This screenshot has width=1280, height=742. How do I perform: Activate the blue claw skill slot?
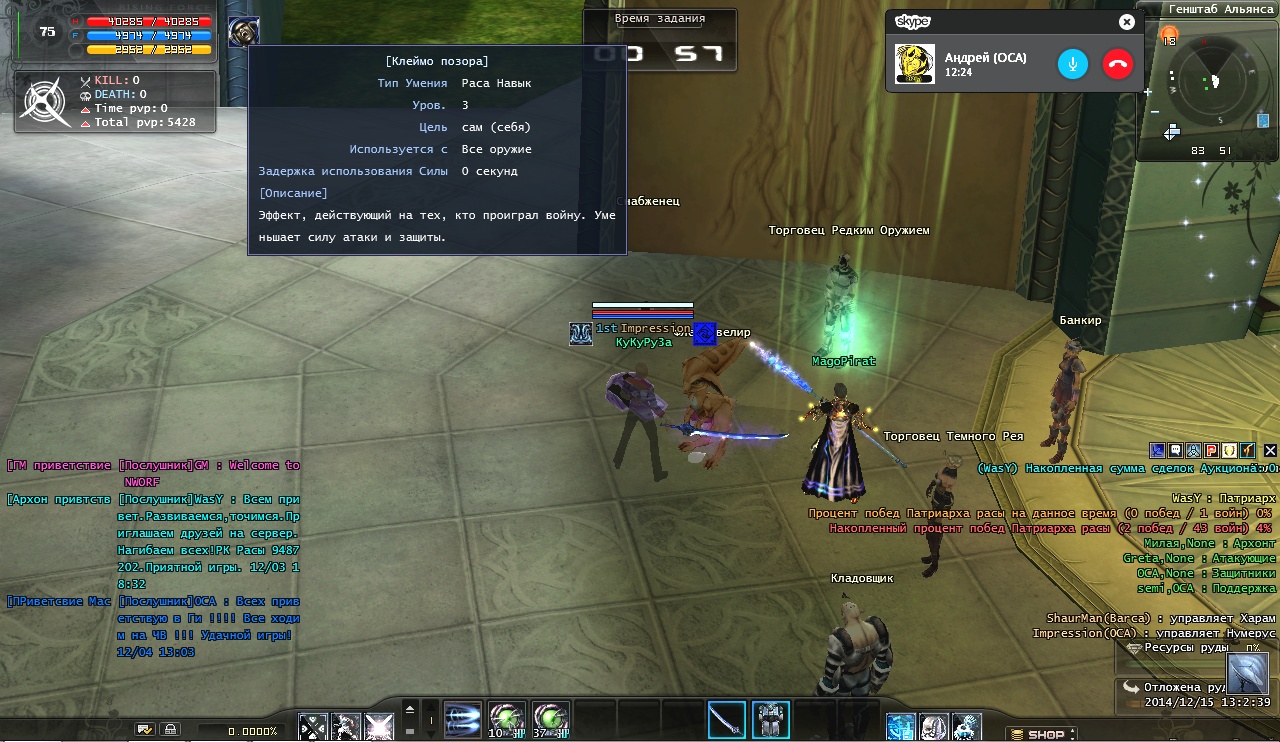[x=463, y=720]
